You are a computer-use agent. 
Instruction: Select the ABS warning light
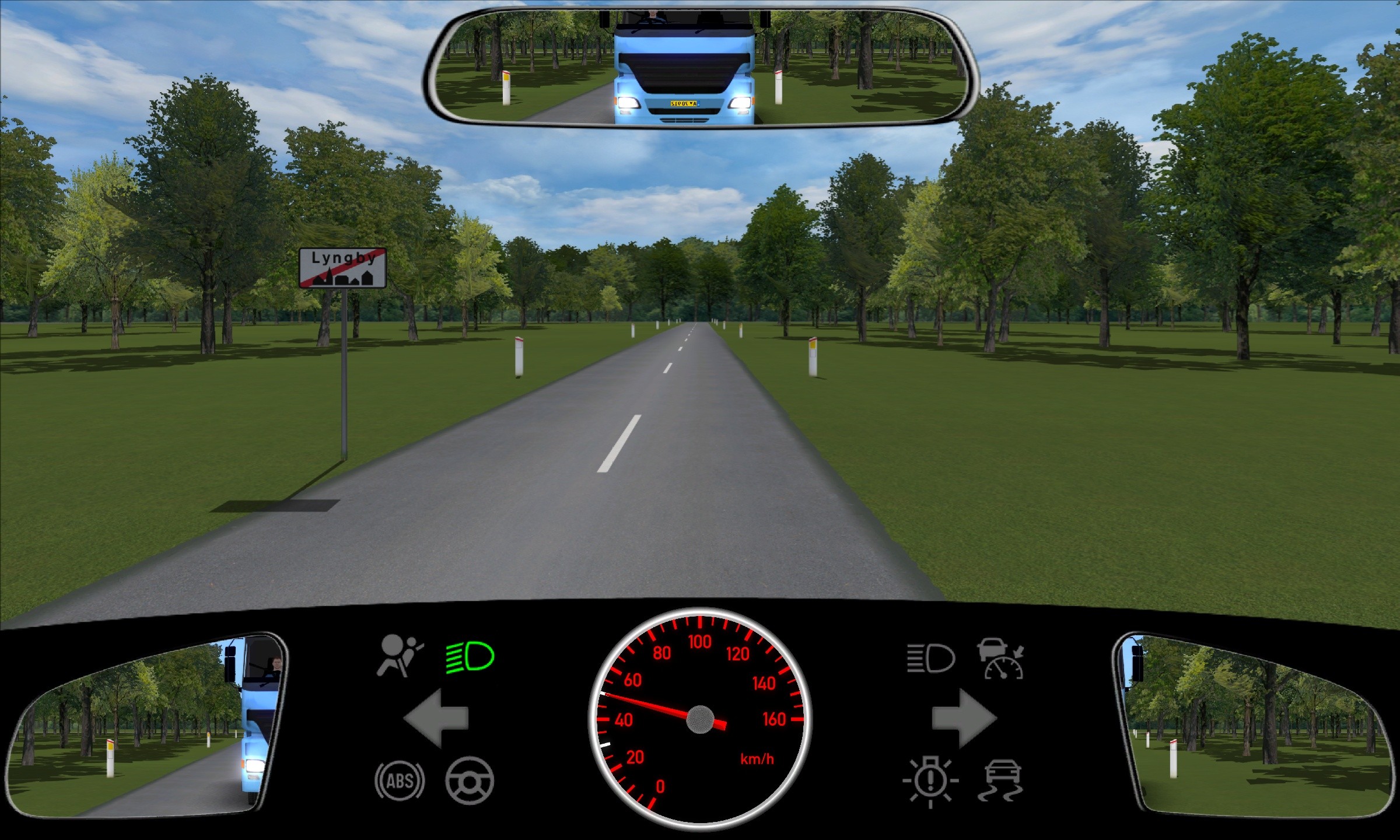400,780
